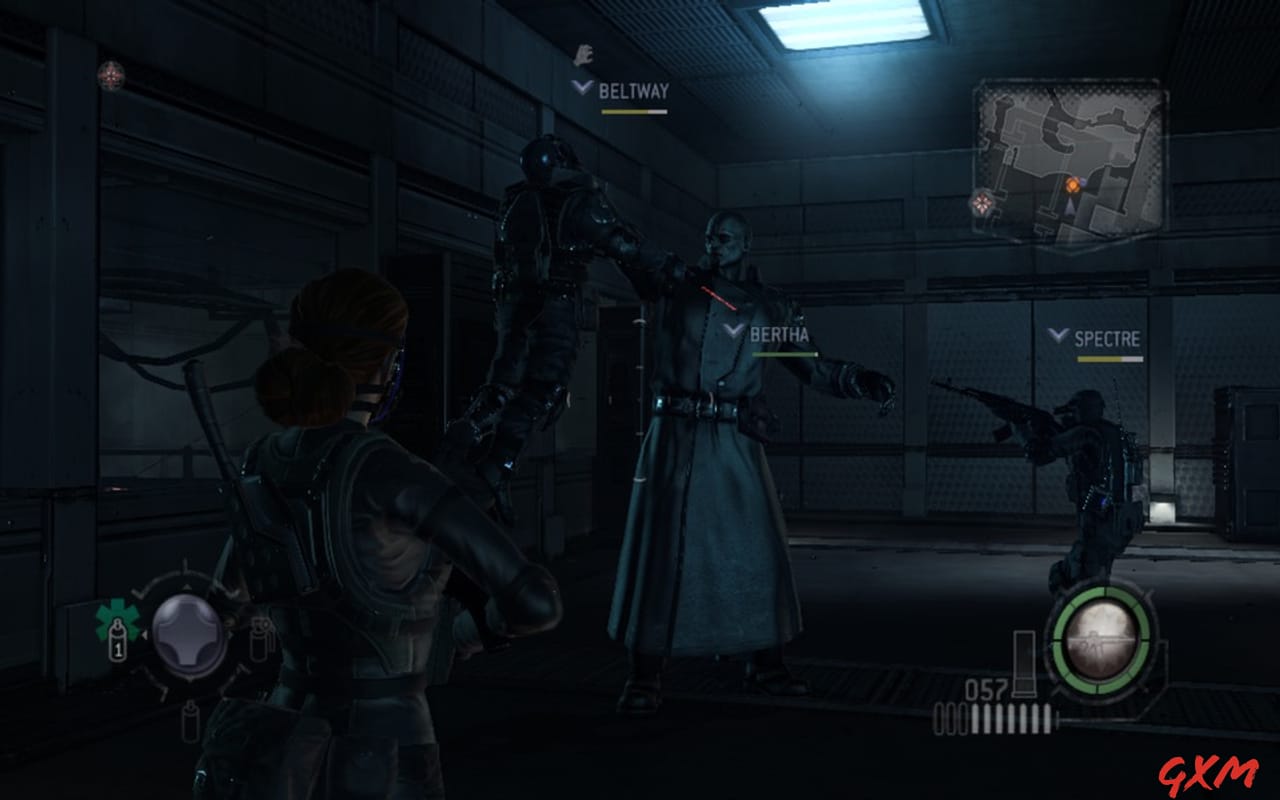Click the player arrow indicator on the minimap

click(x=1070, y=207)
